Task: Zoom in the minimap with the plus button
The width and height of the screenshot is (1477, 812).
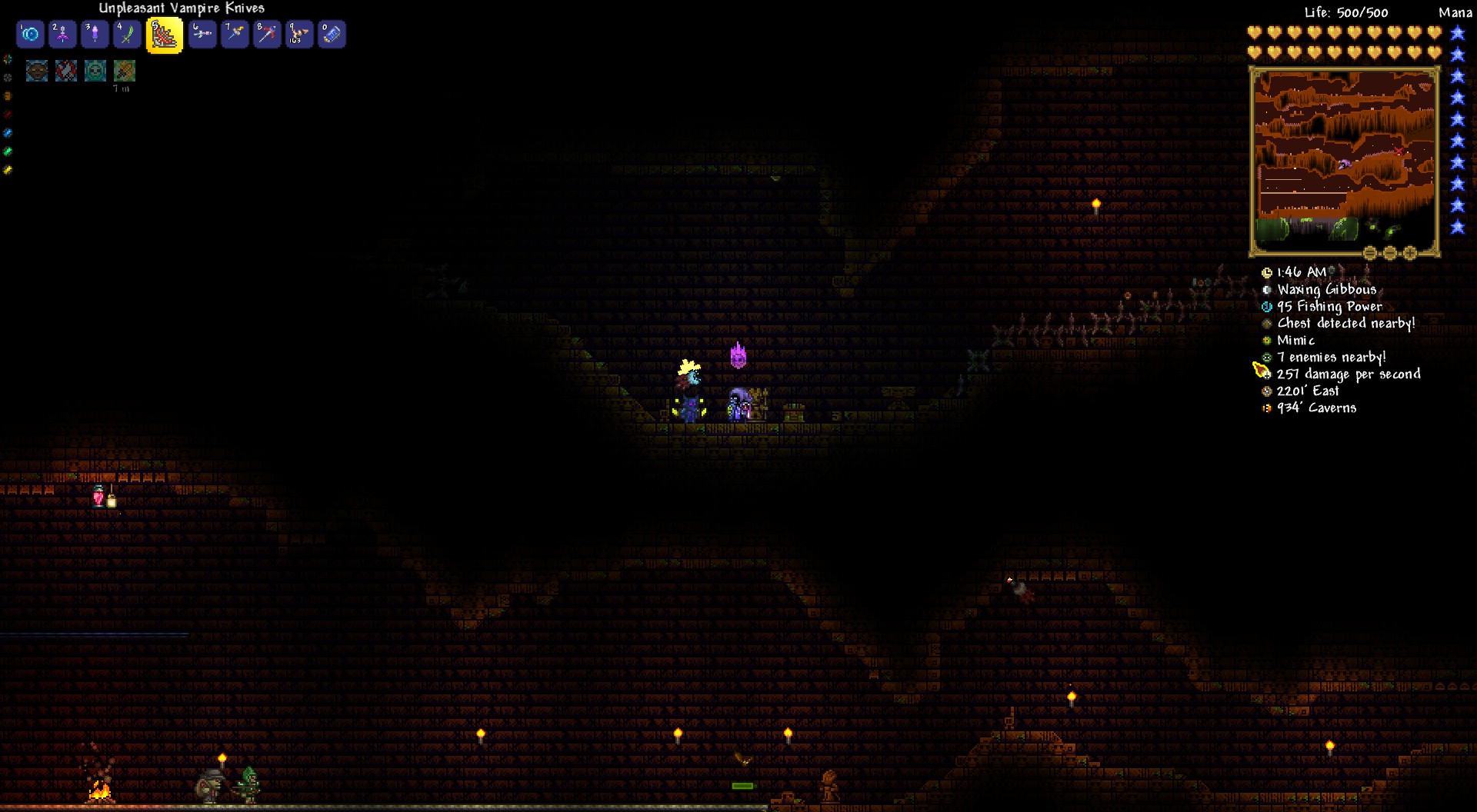Action: click(1409, 254)
